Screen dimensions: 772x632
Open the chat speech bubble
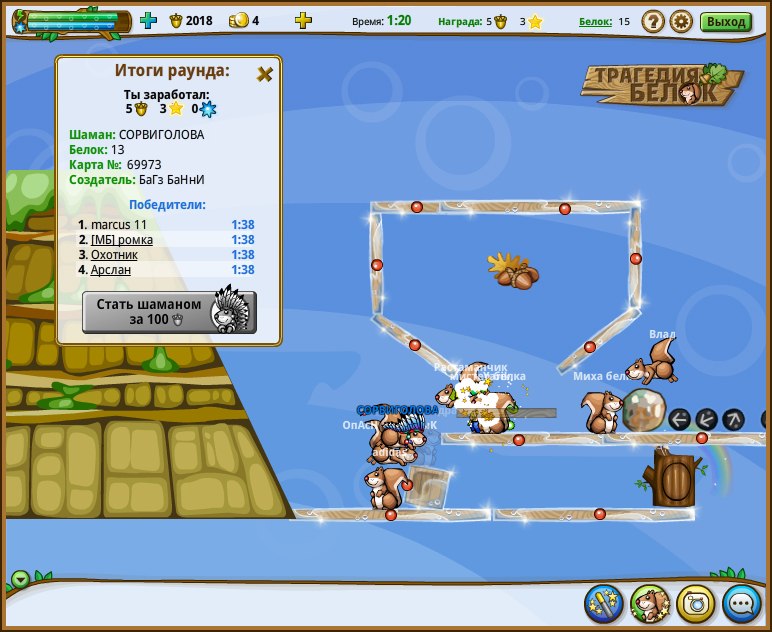(x=741, y=603)
